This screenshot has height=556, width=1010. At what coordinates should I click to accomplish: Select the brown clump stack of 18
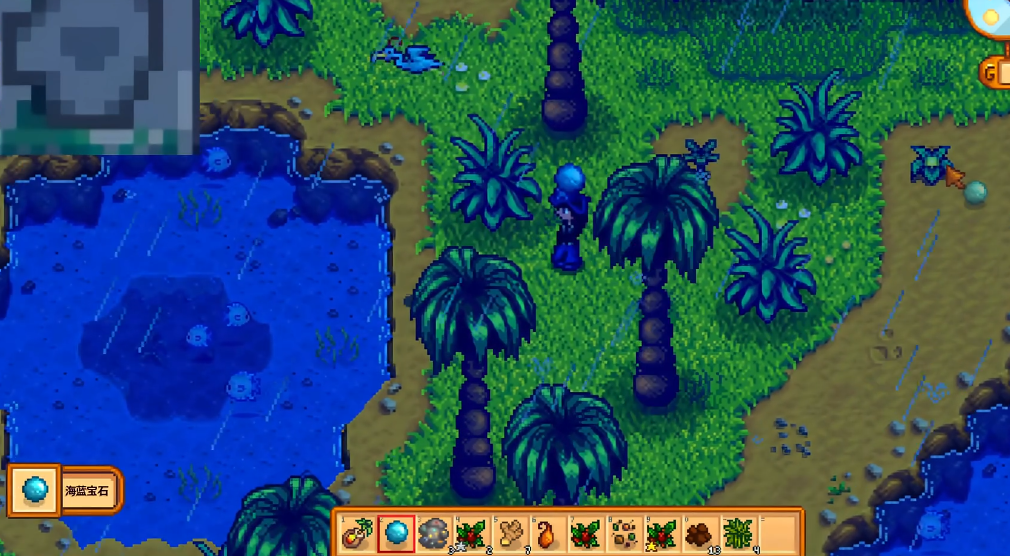(700, 531)
